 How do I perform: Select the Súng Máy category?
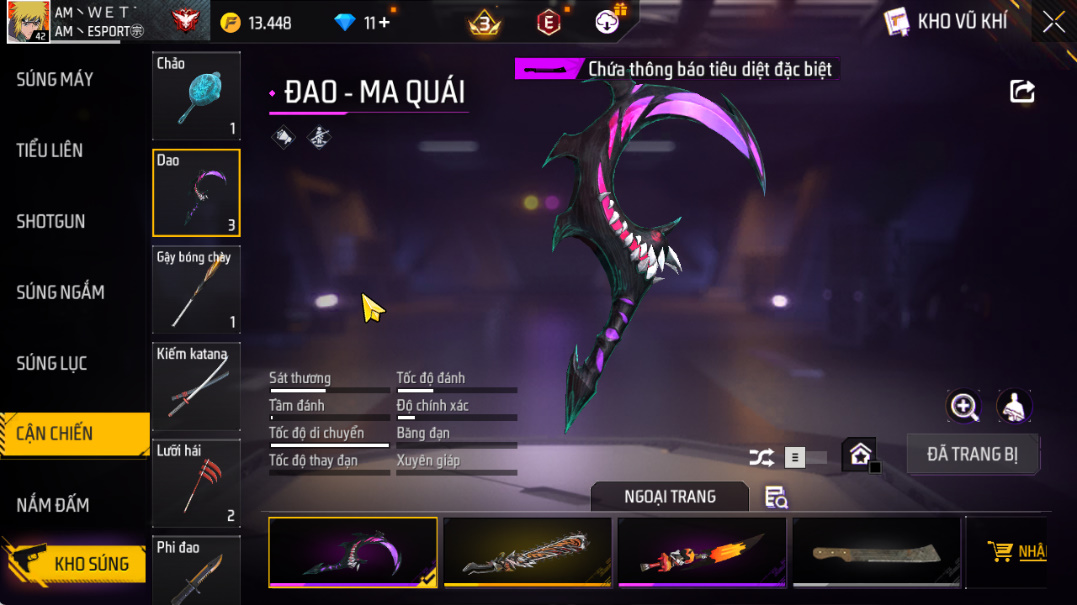[x=55, y=79]
